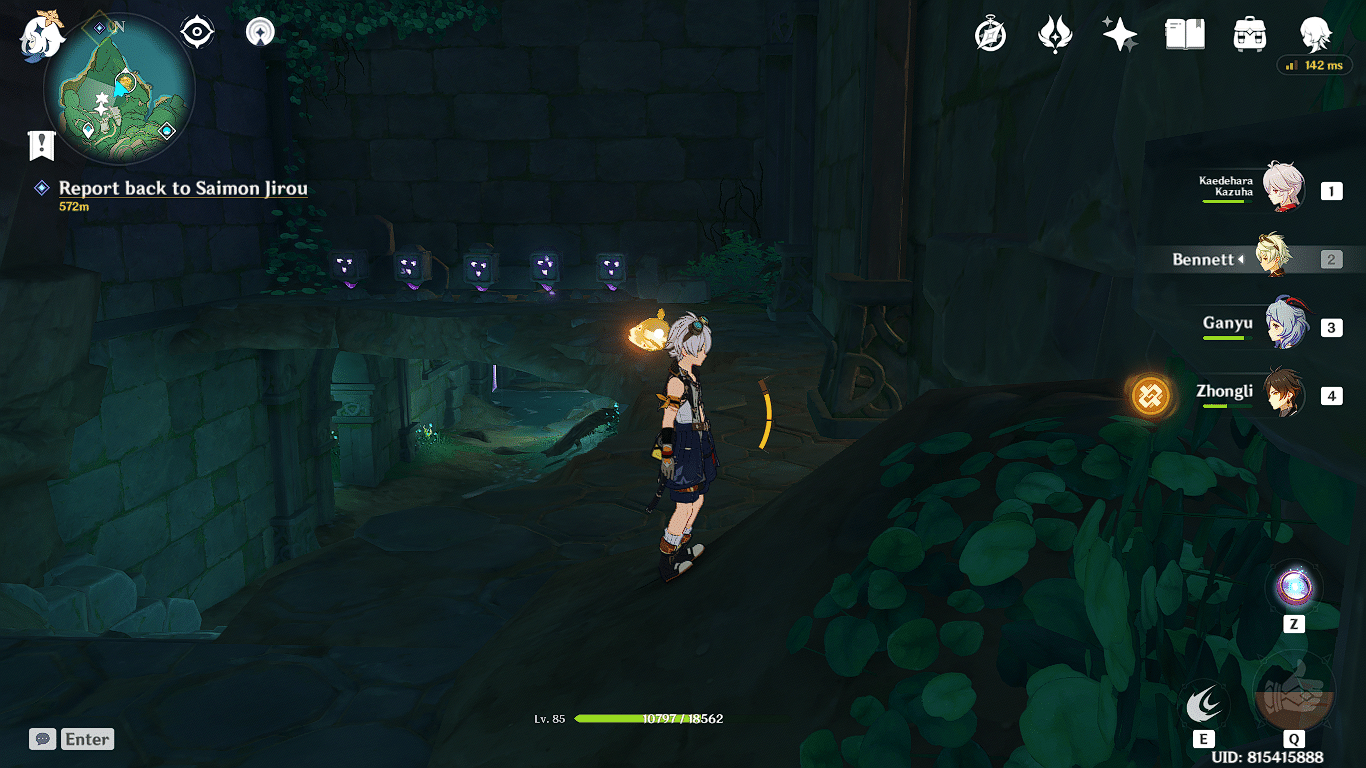Click the 142 ms ping indicator
1366x768 pixels.
tap(1313, 65)
